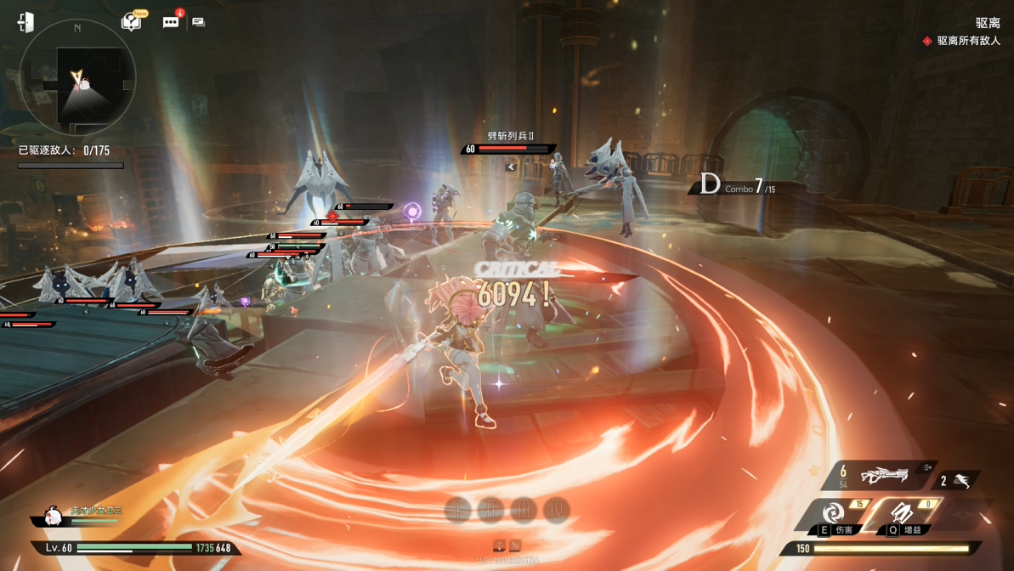Click the exit door icon
Screen dimensions: 1014x571
coord(25,22)
